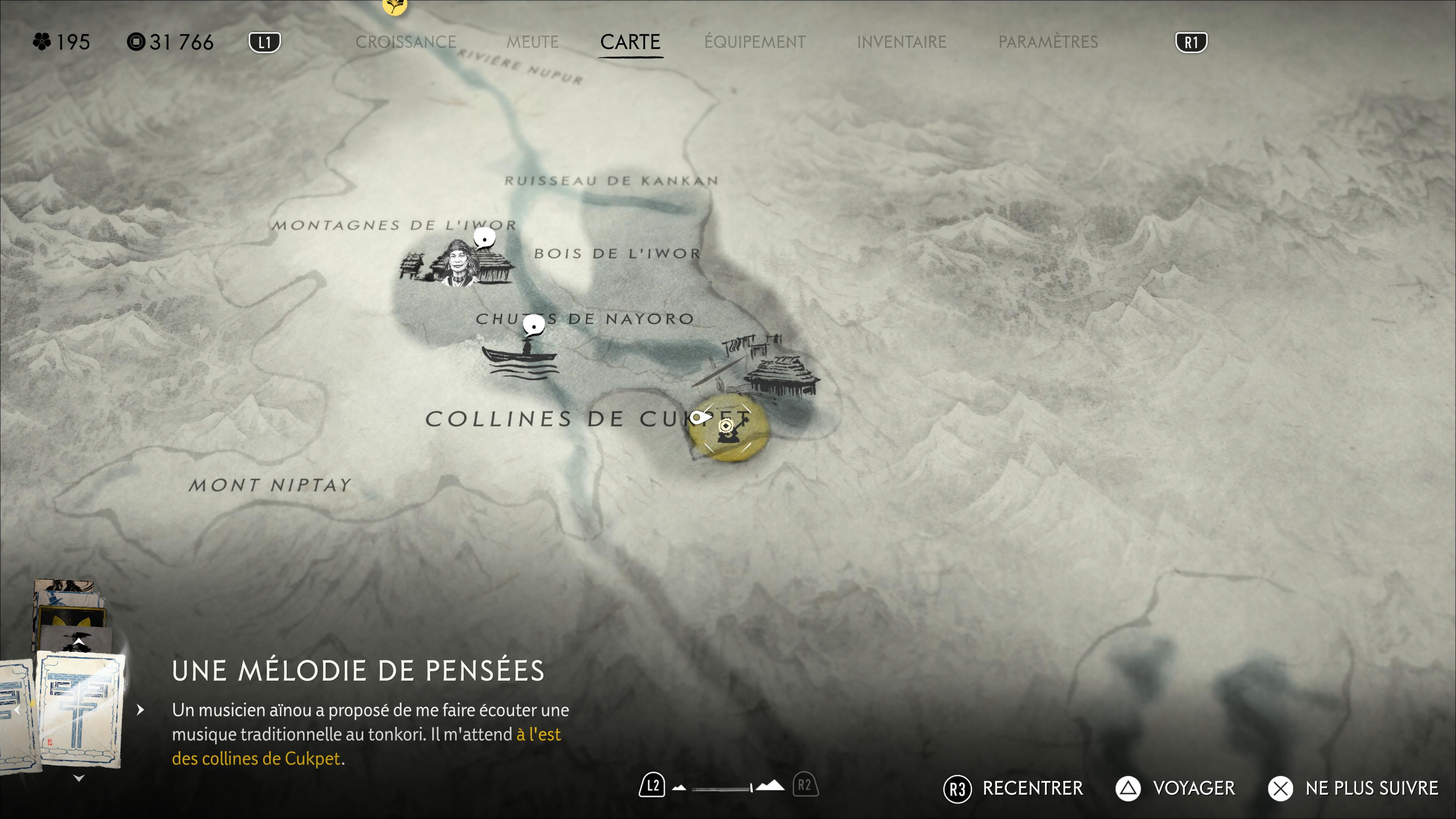Show the next quest card using right arrow
1456x819 pixels.
tap(141, 710)
